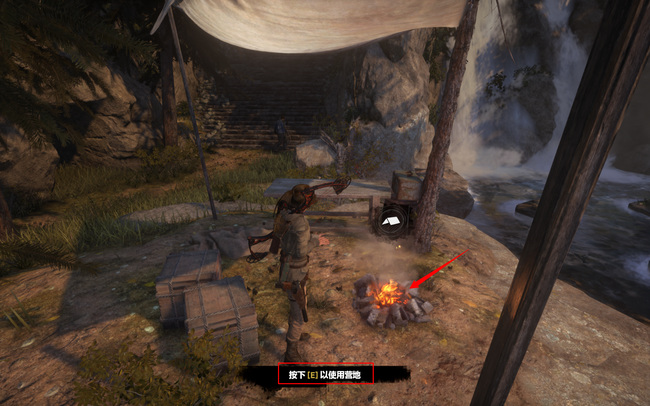The image size is (650, 406).
Task: Select the circular tent camp icon
Action: (389, 220)
